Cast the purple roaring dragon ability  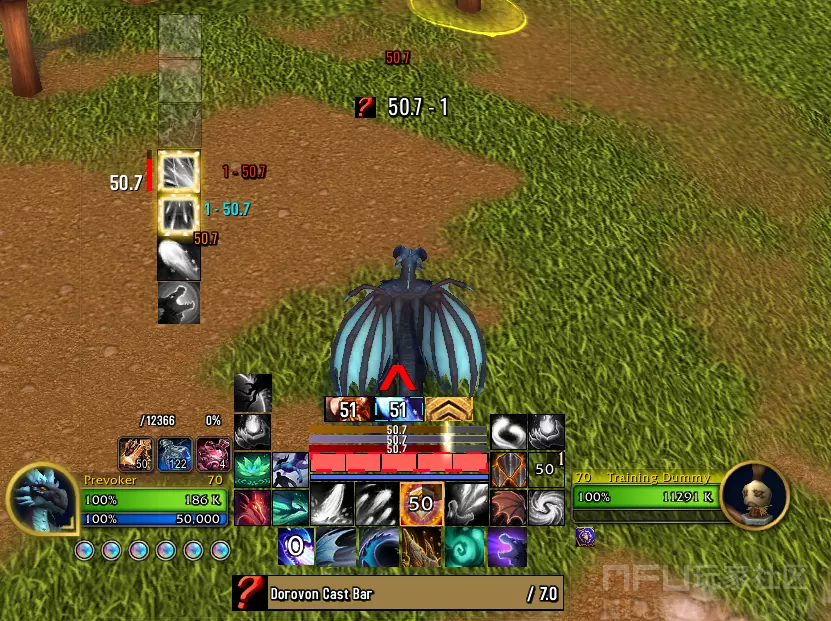coord(507,548)
